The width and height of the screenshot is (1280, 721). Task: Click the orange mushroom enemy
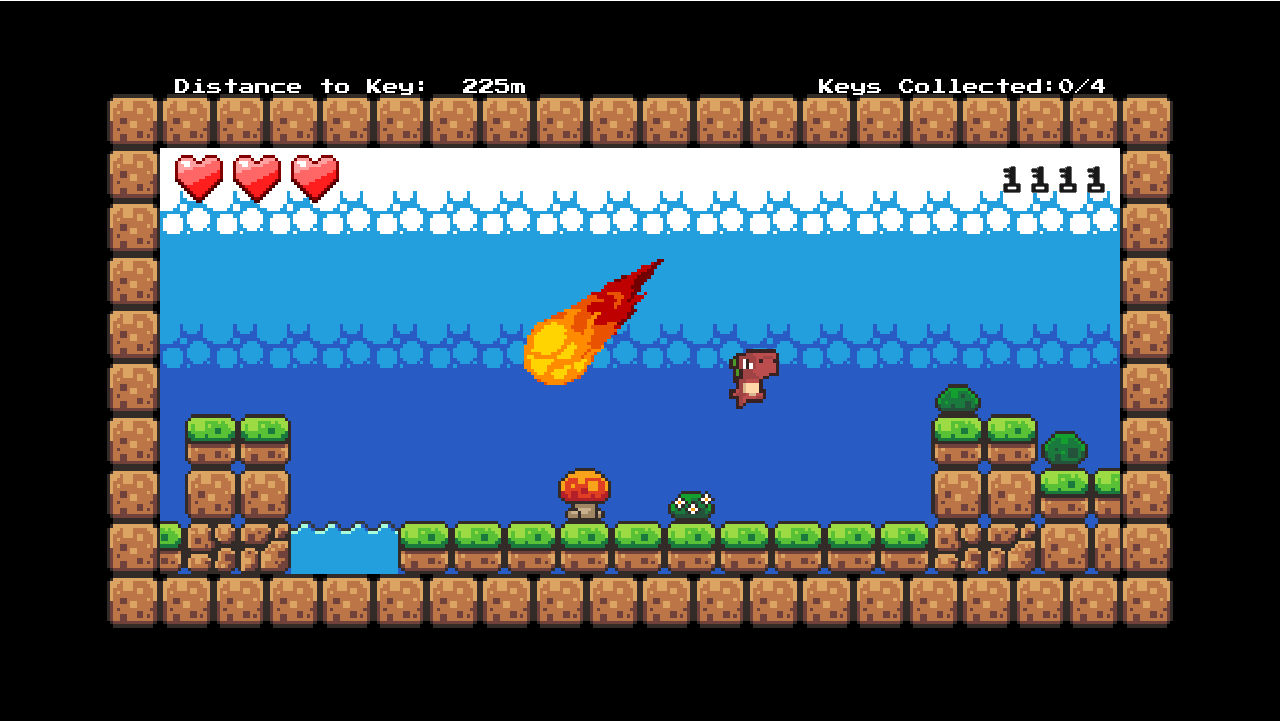click(585, 492)
